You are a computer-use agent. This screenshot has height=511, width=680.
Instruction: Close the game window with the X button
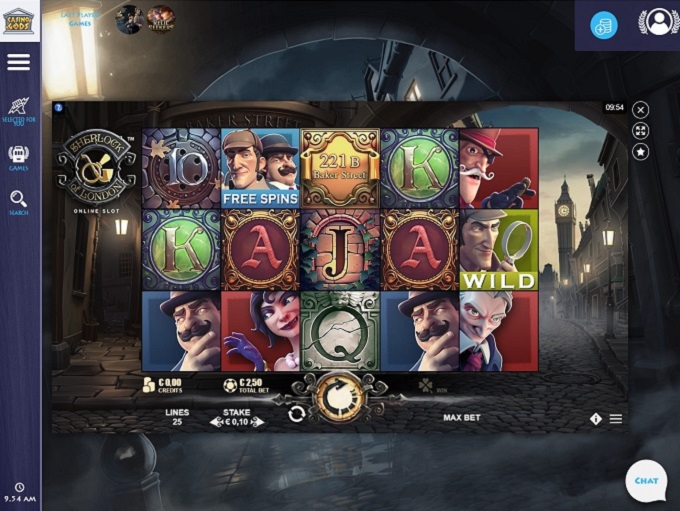(x=641, y=110)
